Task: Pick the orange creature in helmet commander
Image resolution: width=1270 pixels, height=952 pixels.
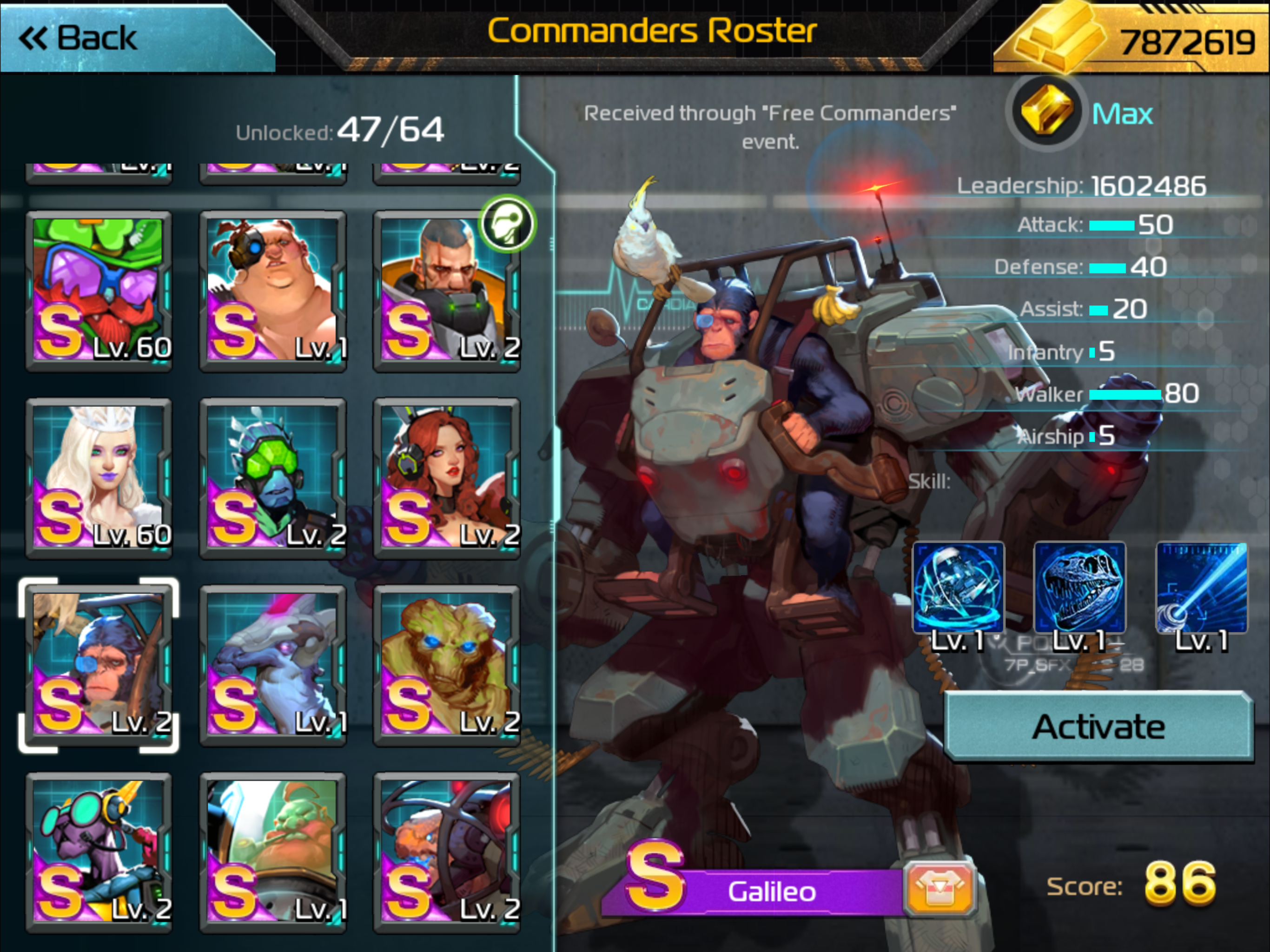Action: click(446, 852)
